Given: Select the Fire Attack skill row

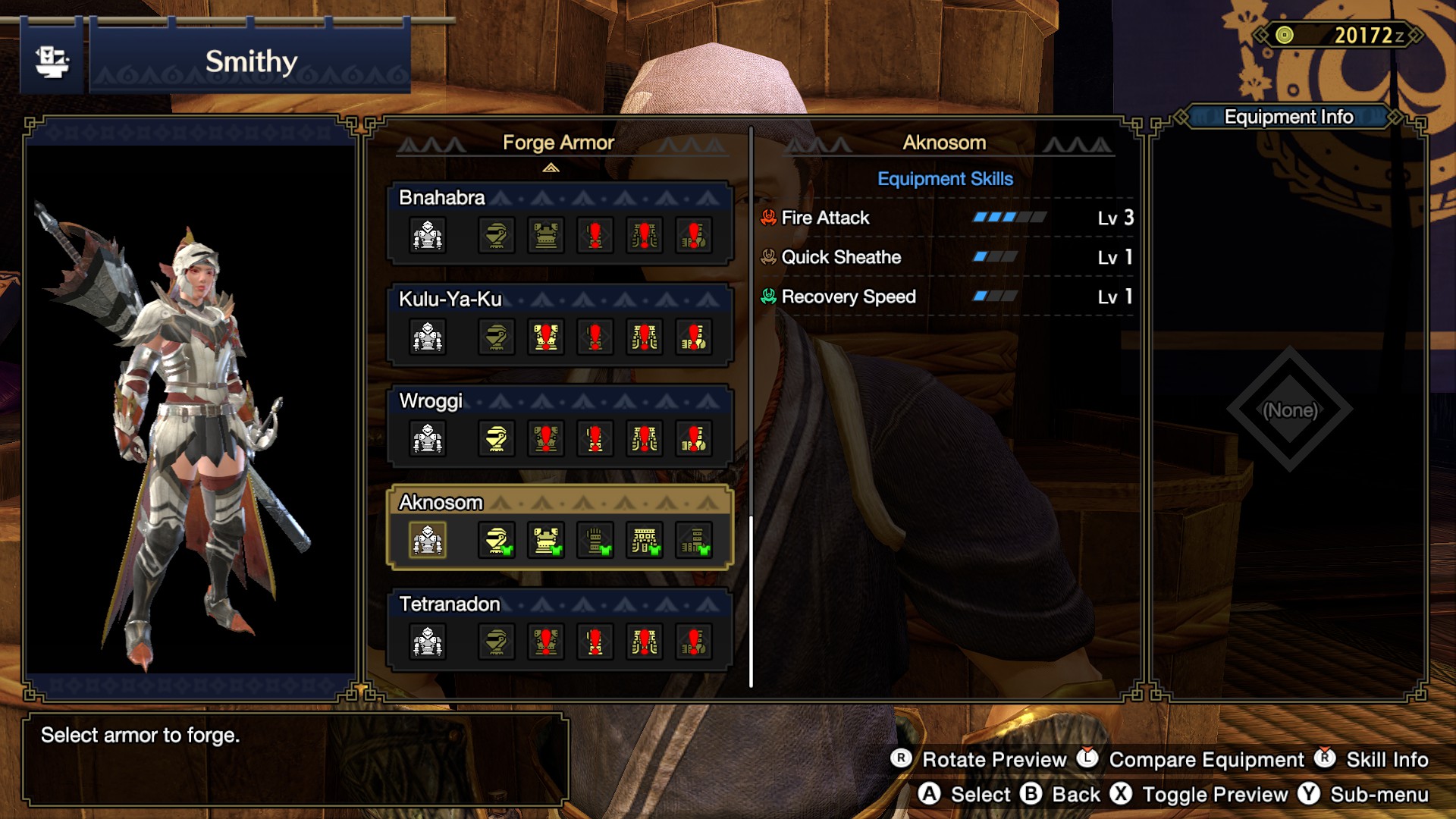Looking at the screenshot, I should 946,218.
